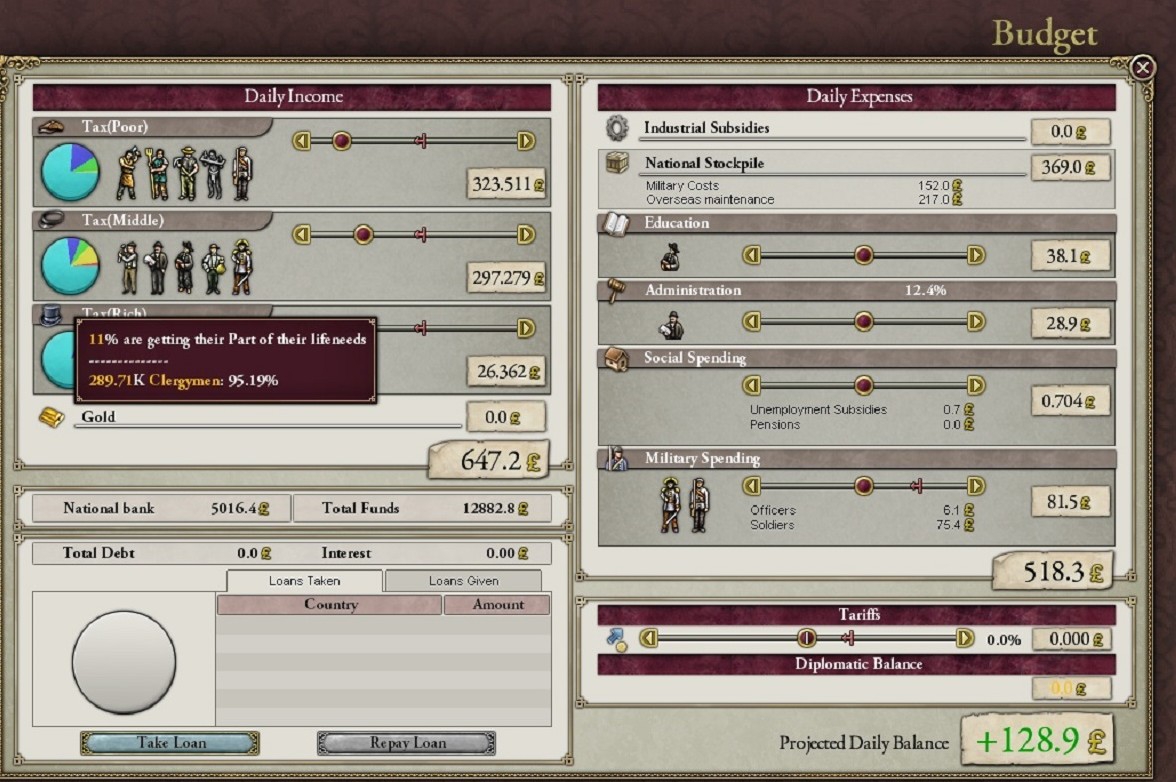Increase social spending with right arrow
The image size is (1176, 782).
(976, 385)
